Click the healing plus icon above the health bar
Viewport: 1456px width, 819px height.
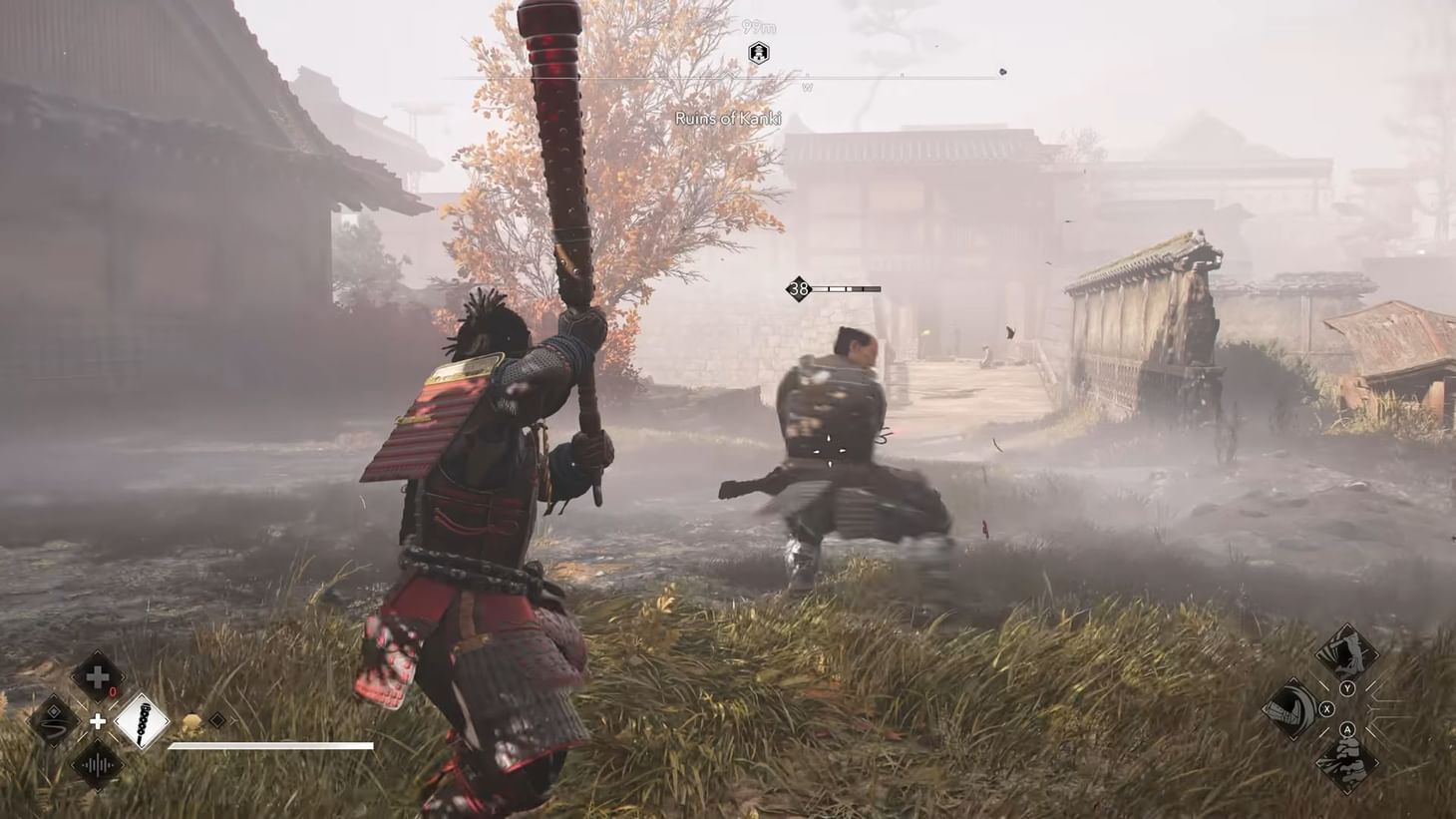97,675
